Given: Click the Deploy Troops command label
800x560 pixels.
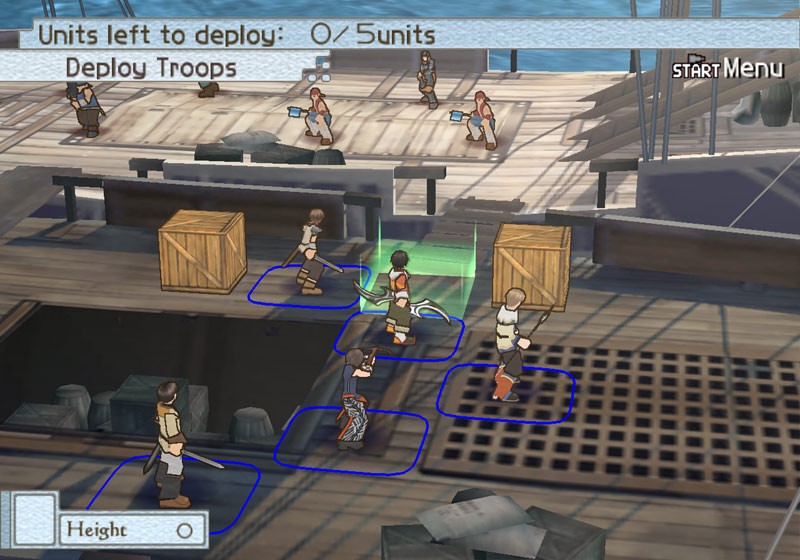Looking at the screenshot, I should coord(151,68).
